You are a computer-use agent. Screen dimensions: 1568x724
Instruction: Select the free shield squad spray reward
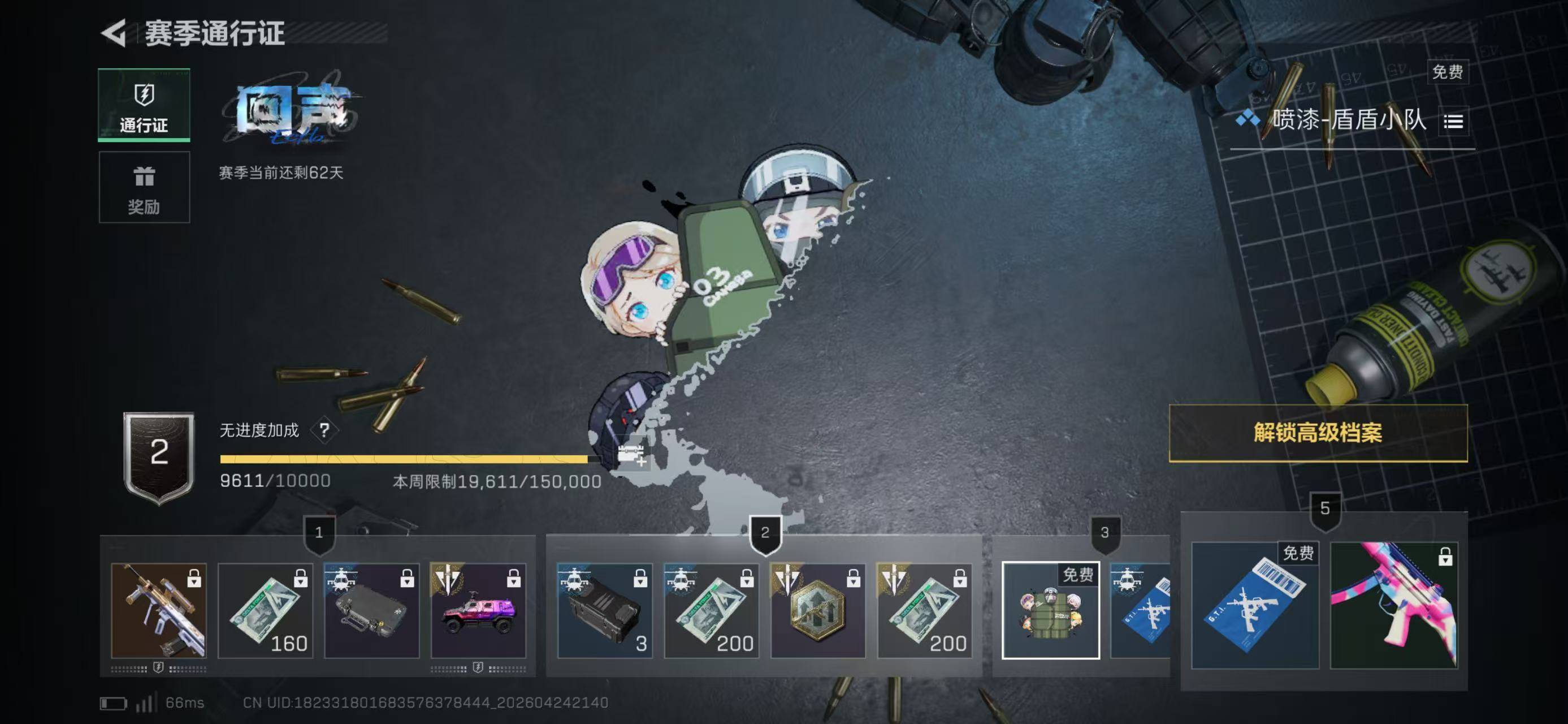1051,611
